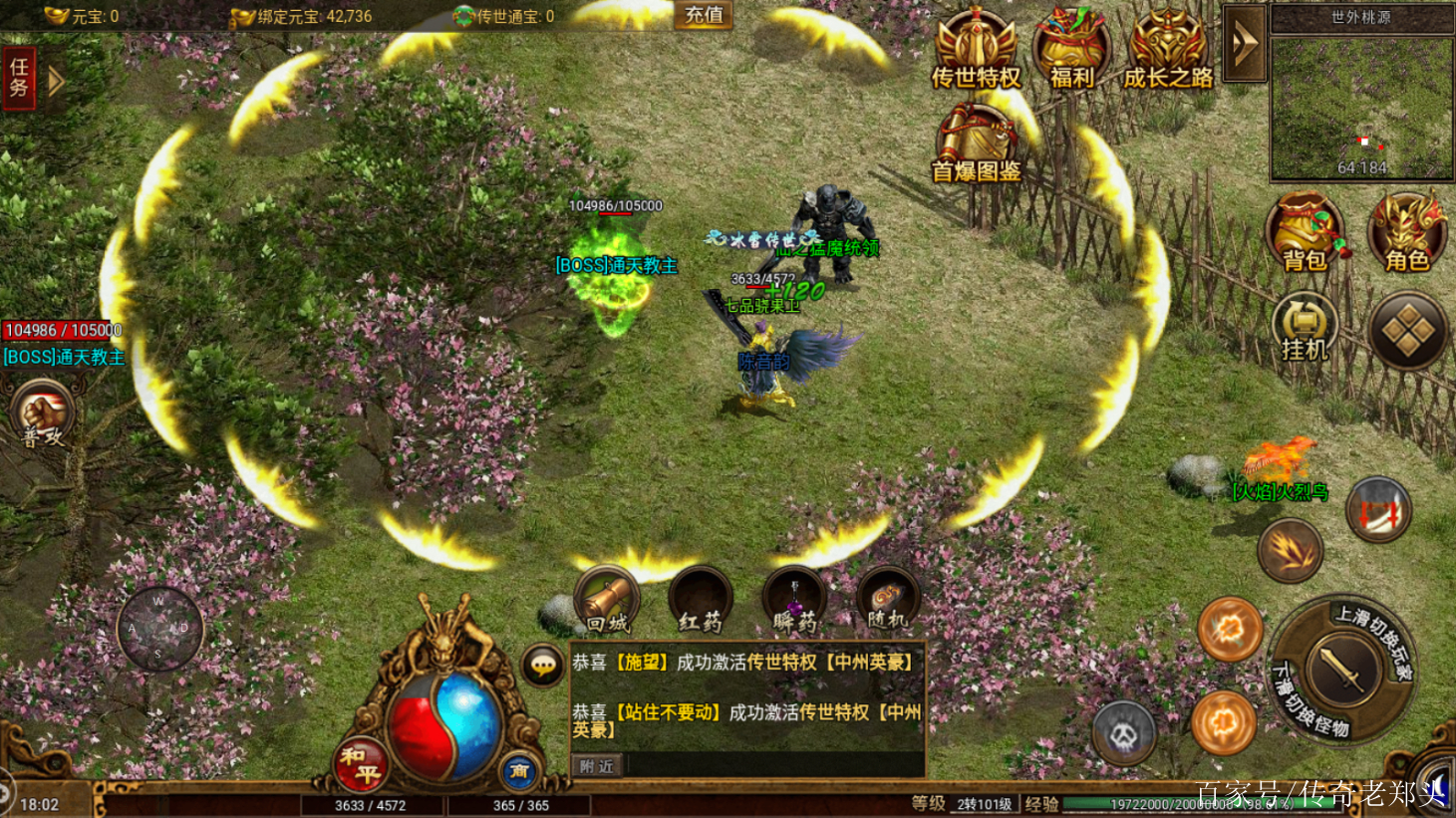Open the chat speech bubble button
Viewport: 1456px width, 818px height.
click(x=543, y=666)
